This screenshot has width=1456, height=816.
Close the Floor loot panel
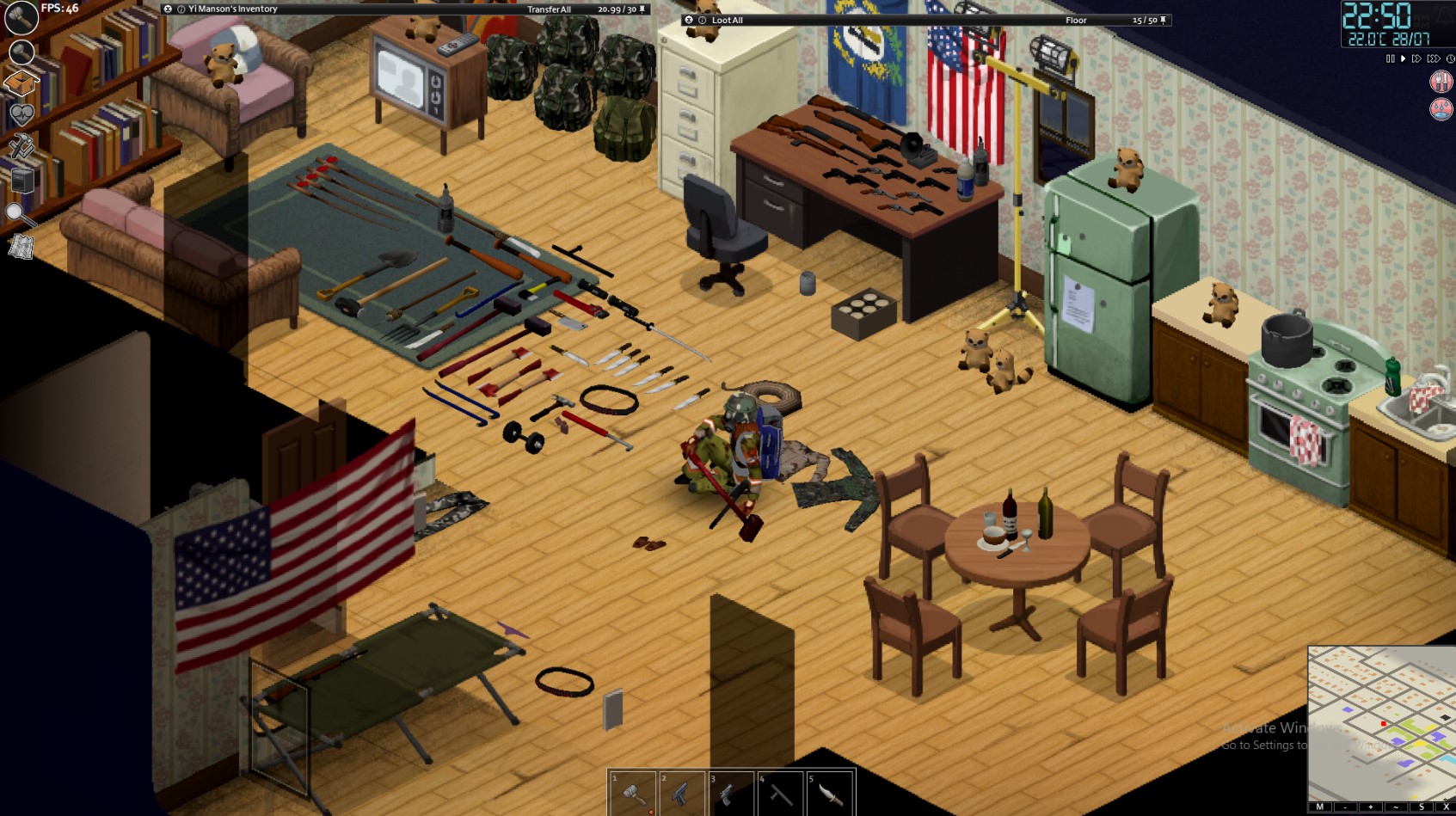(688, 21)
